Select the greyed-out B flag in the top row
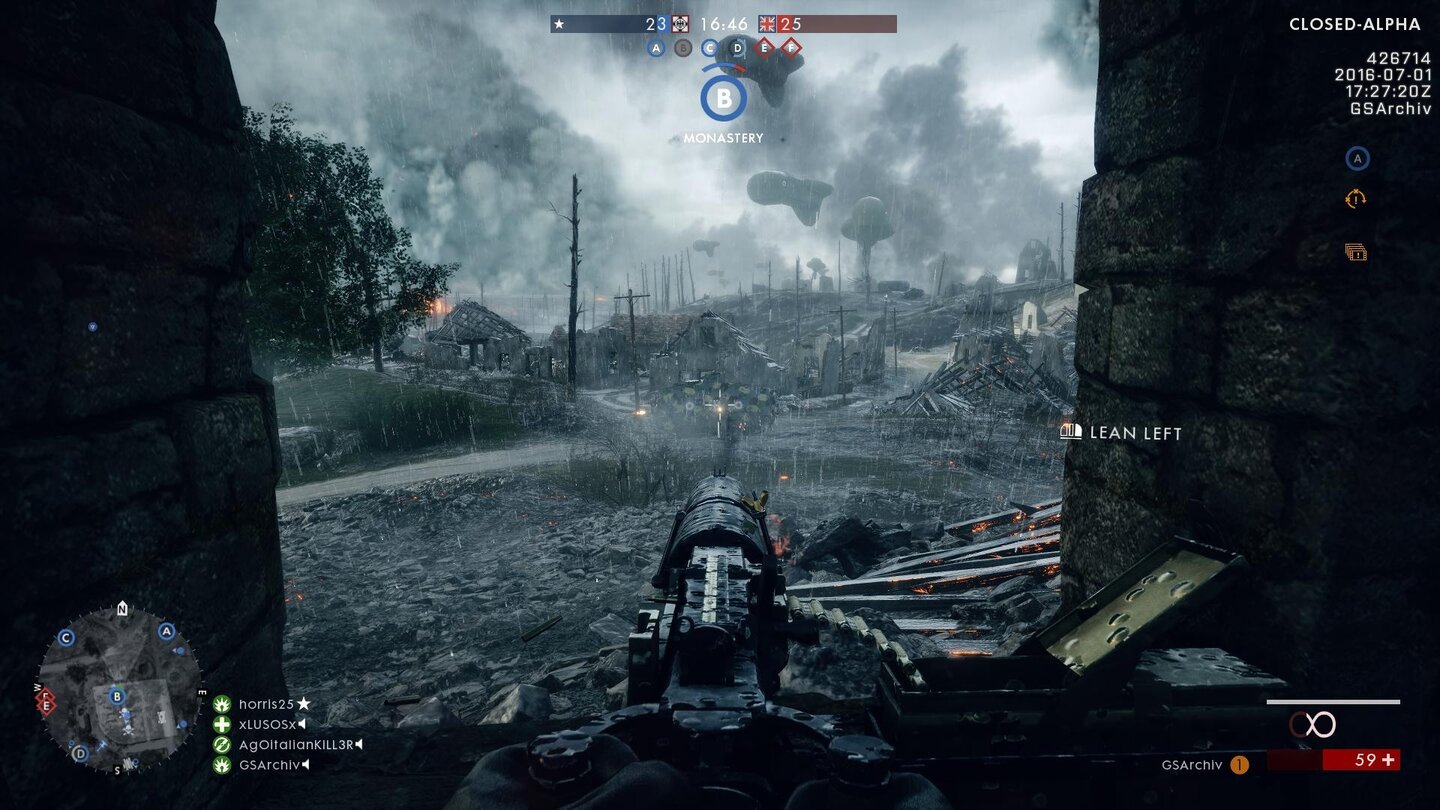Screen dimensions: 1440x810 click(x=683, y=47)
